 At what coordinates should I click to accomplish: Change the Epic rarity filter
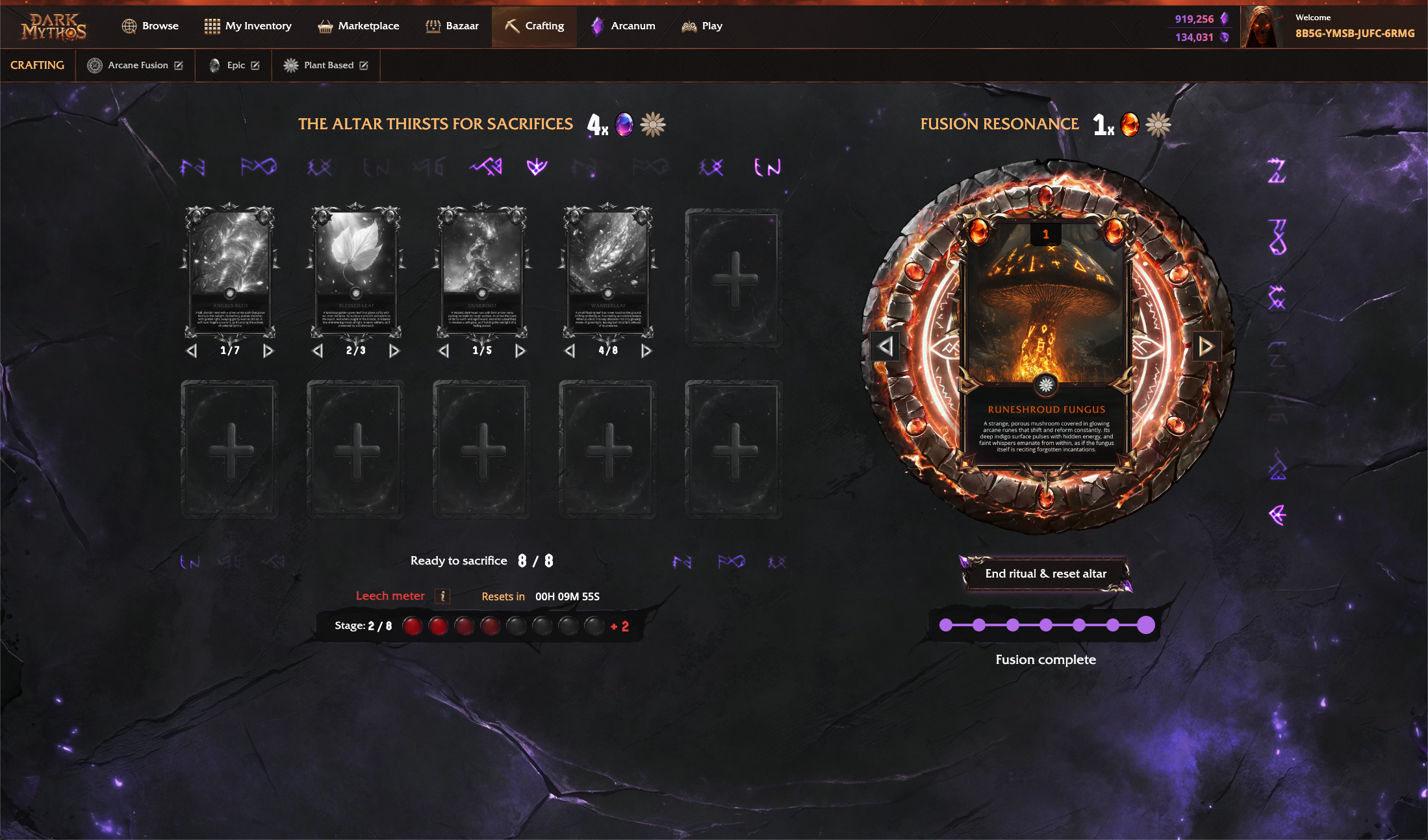click(255, 66)
